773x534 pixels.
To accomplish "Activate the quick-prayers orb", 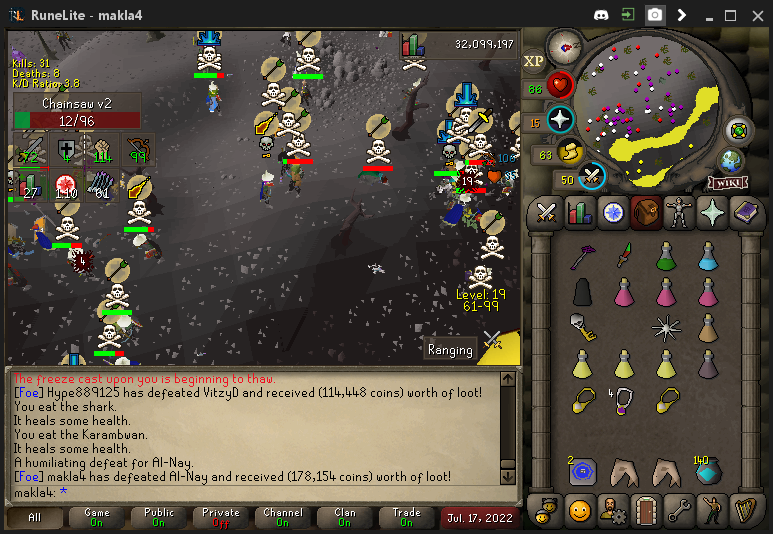I will (560, 120).
